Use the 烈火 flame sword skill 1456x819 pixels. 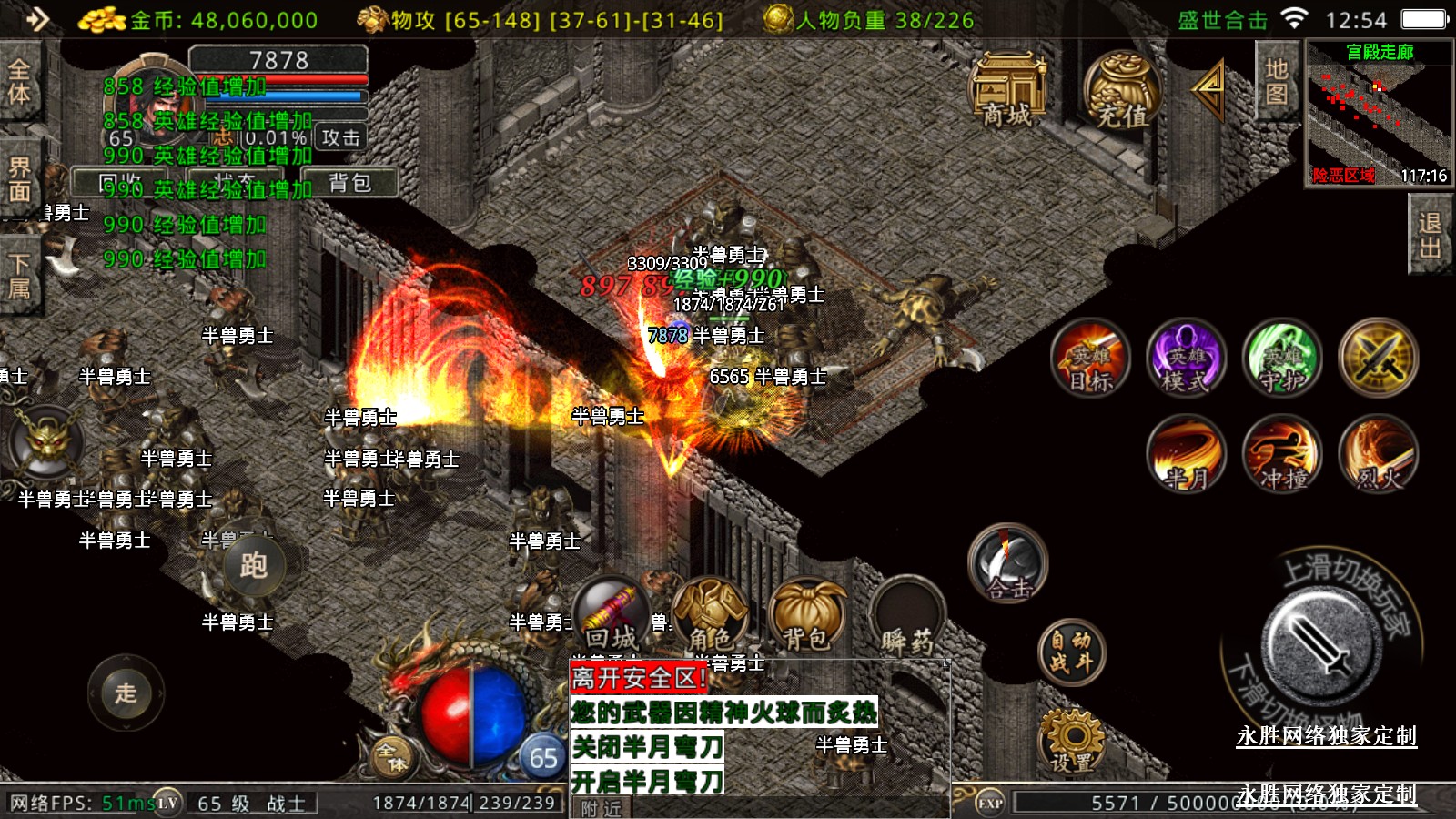1378,453
